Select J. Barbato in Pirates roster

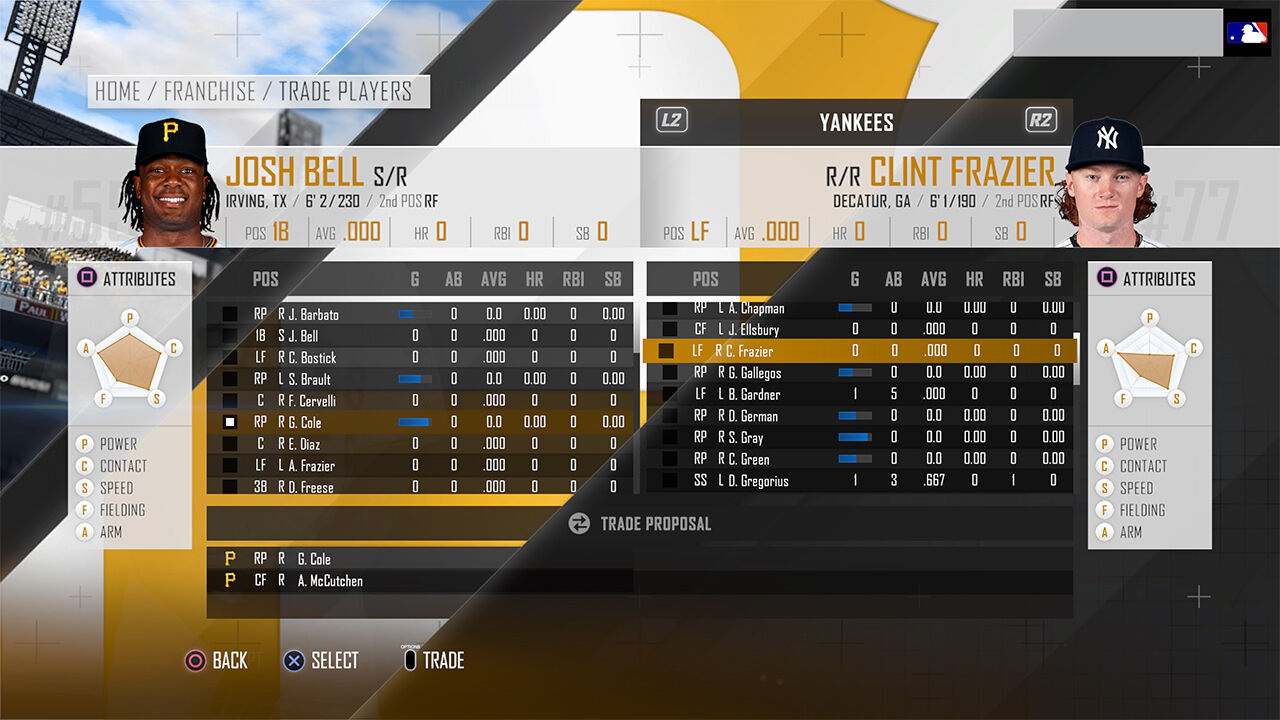(310, 315)
